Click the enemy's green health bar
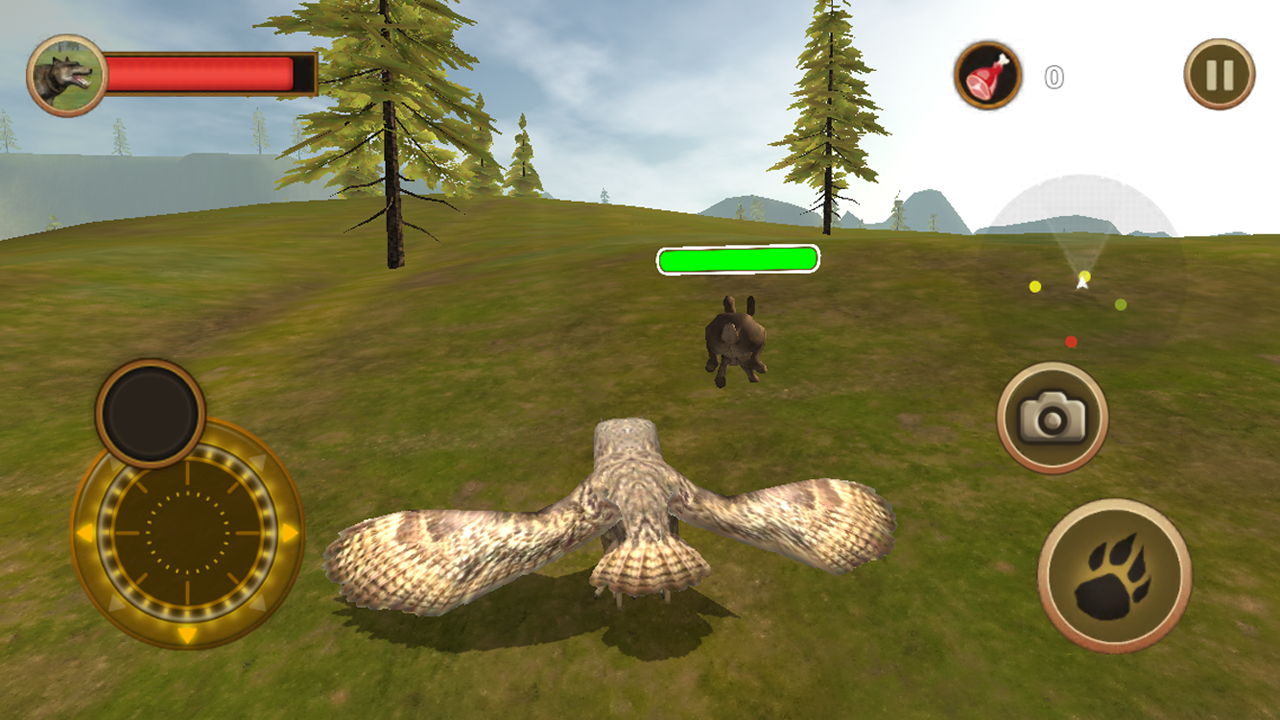 tap(737, 259)
